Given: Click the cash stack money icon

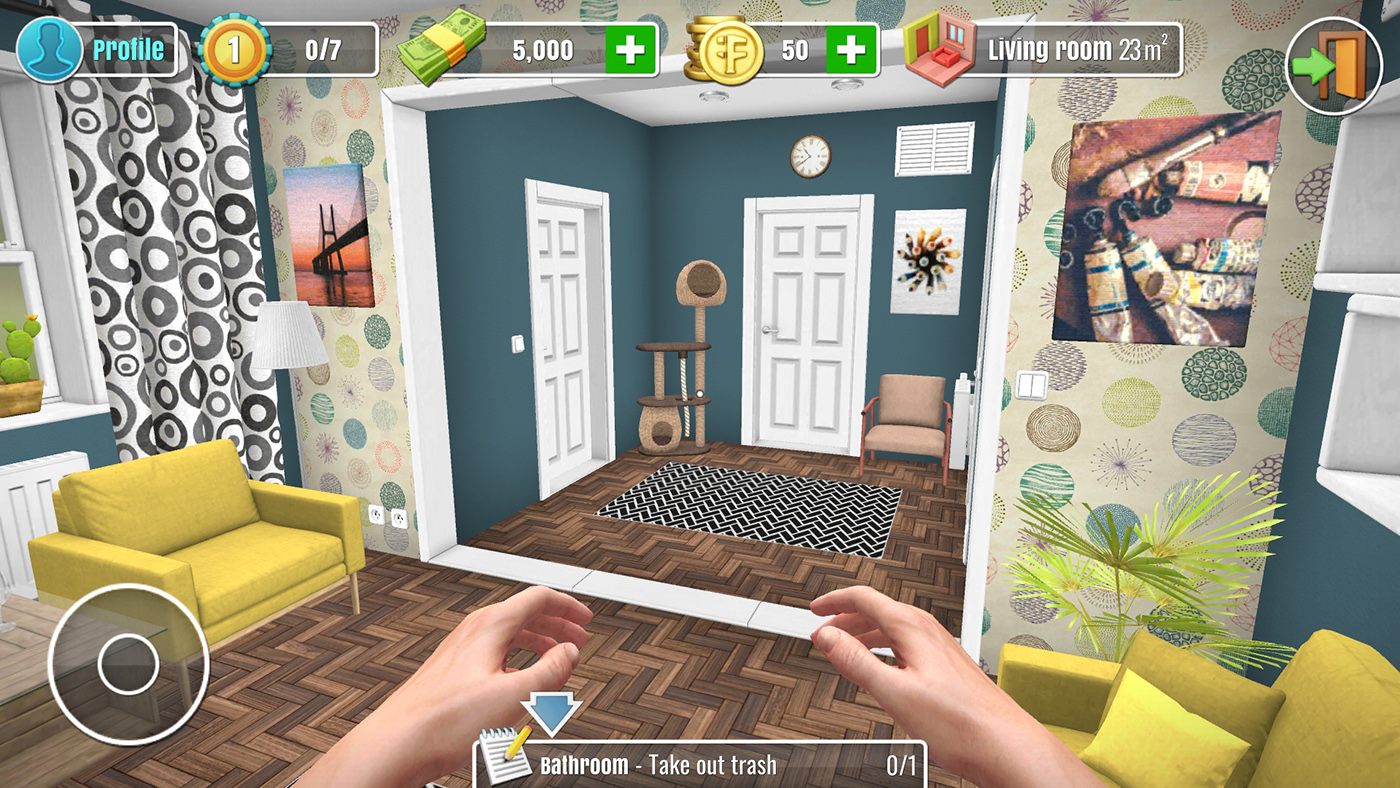Looking at the screenshot, I should (x=442, y=46).
